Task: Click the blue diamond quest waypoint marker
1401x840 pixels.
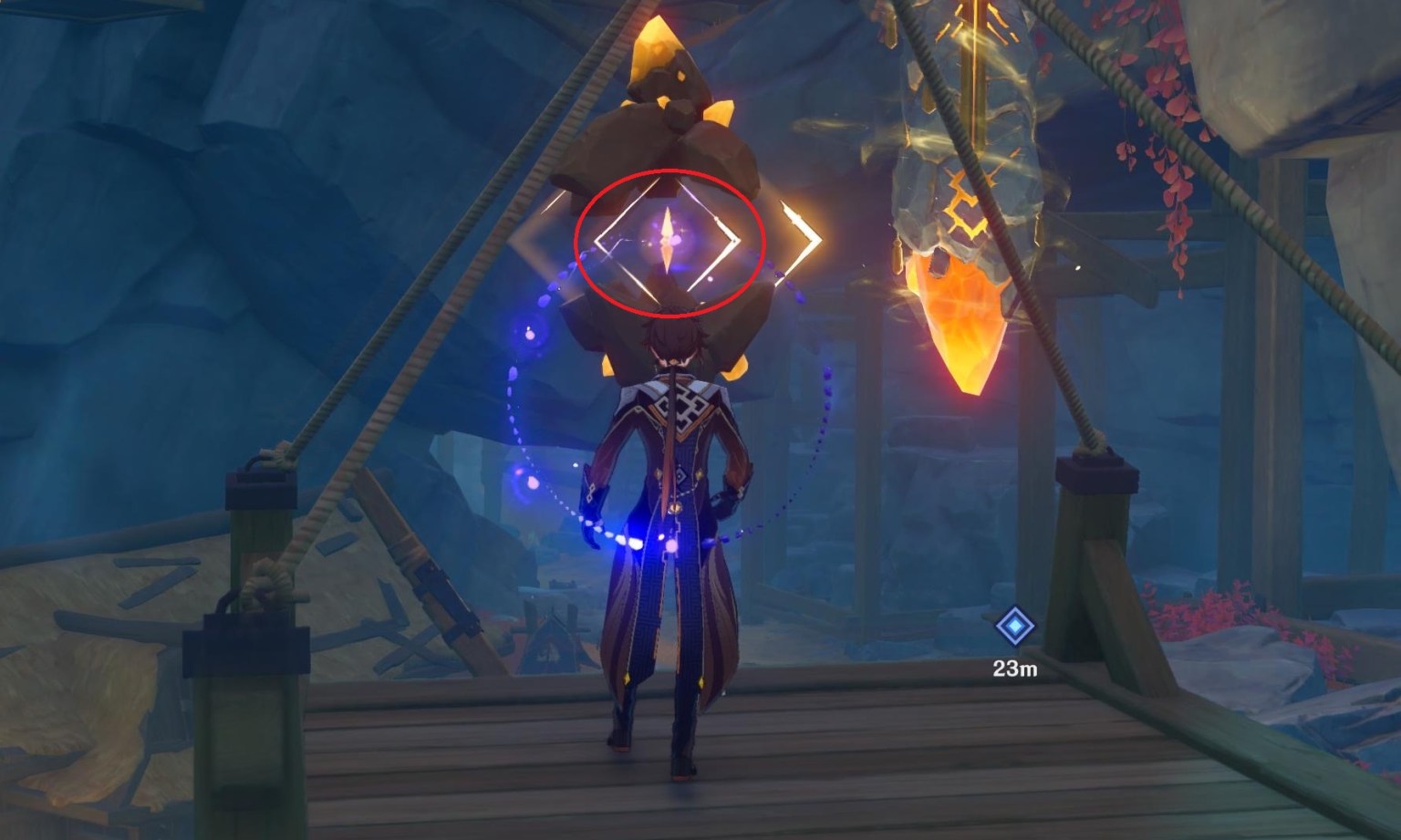Action: tap(1015, 627)
